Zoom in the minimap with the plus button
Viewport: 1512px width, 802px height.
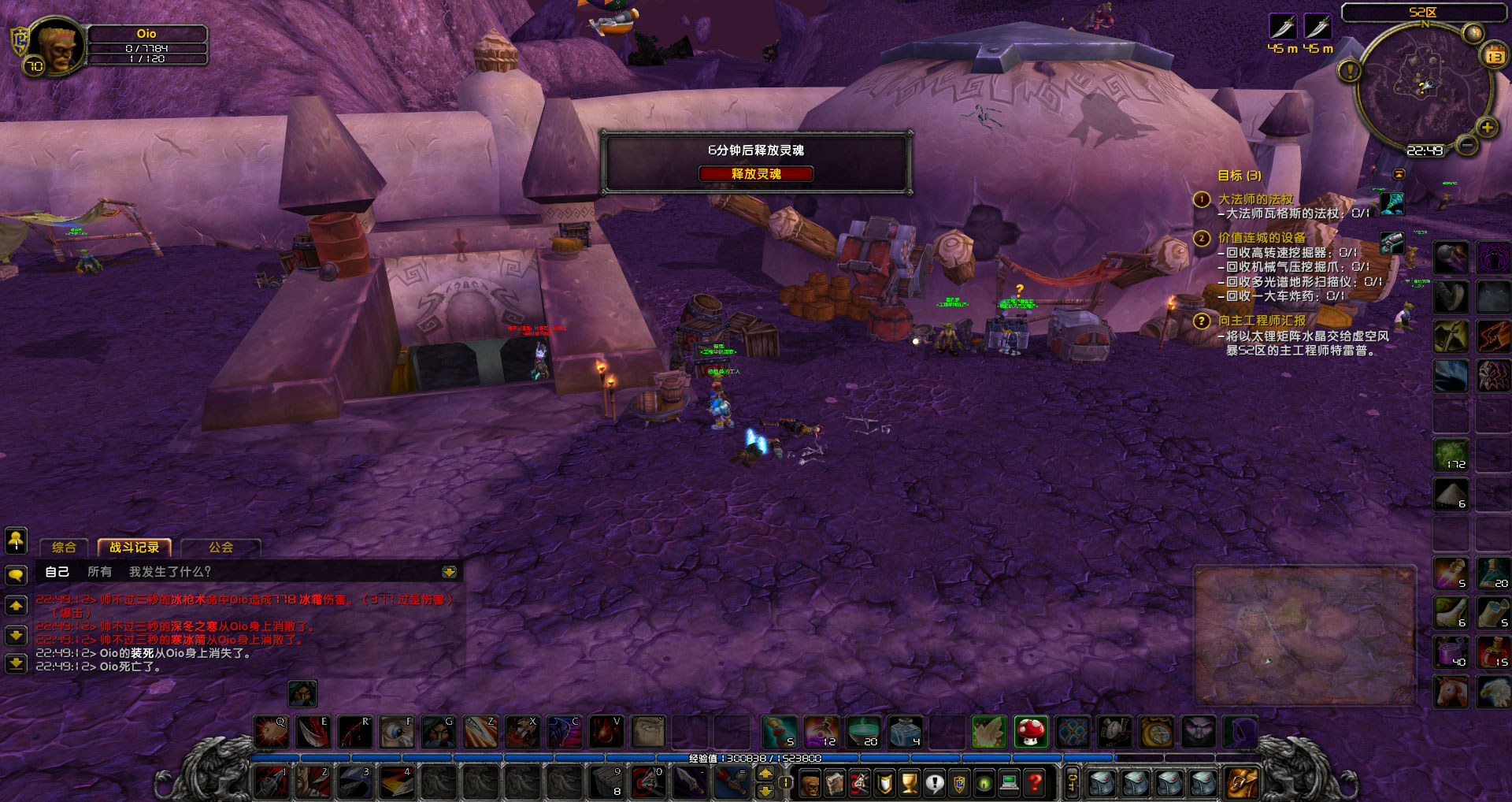[x=1487, y=128]
